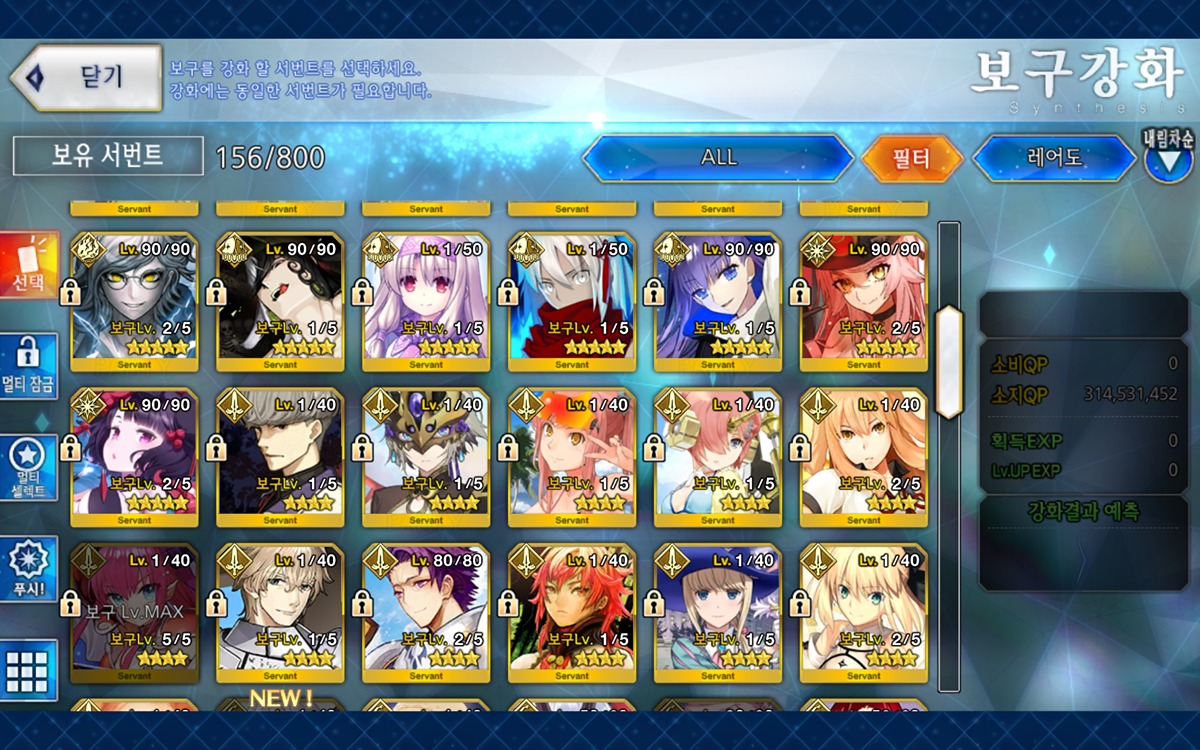This screenshot has height=750, width=1200.
Task: Select the blonde servant wearing a blue cap
Action: [x=718, y=608]
